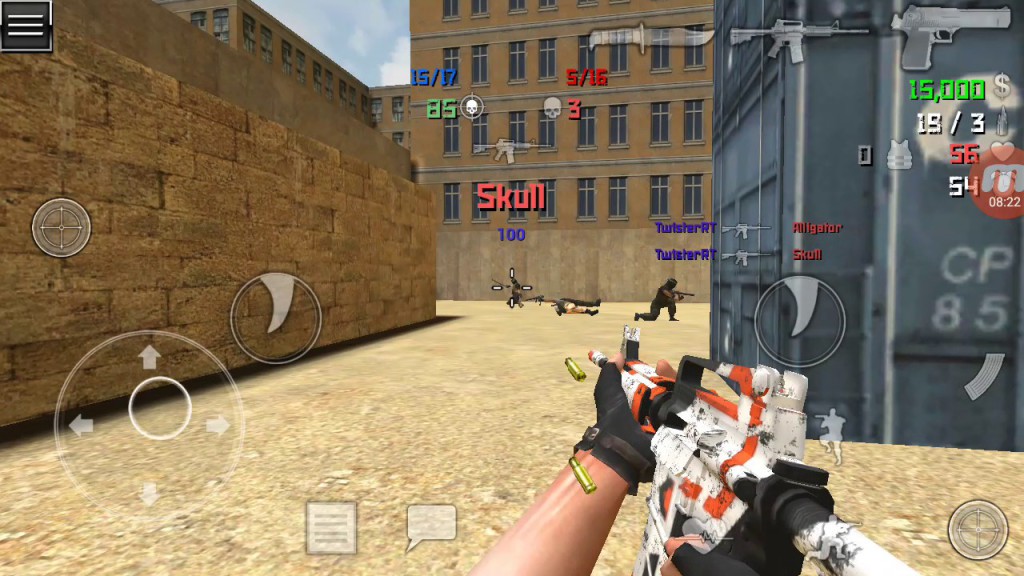1024x576 pixels.
Task: Tap the standing soldier stance icon
Action: pos(830,429)
